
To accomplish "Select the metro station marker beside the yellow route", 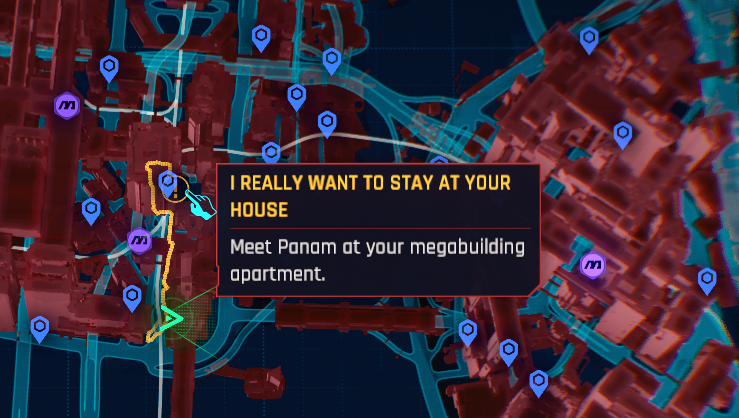I will coord(140,240).
